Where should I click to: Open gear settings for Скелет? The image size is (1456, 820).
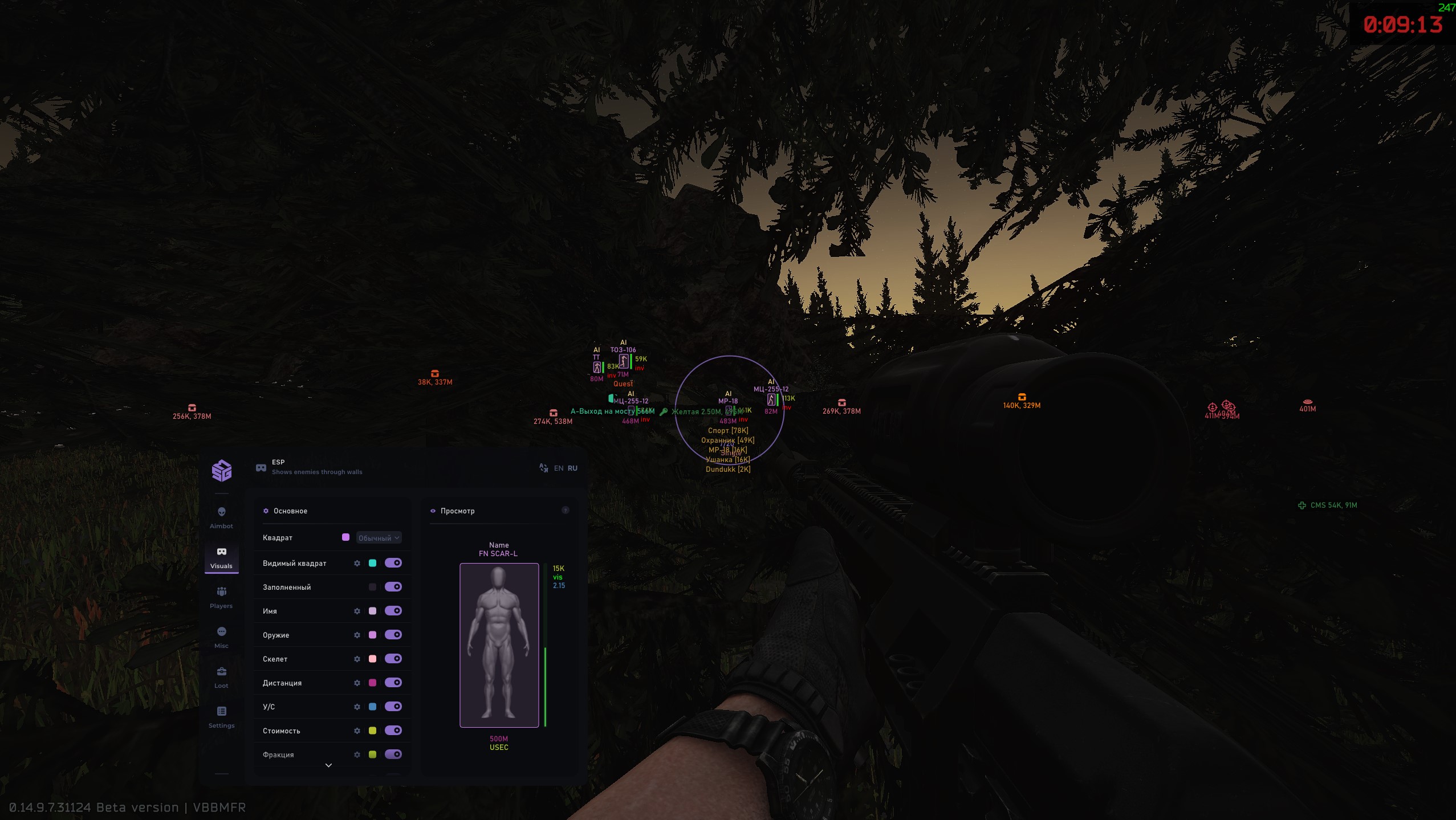357,658
